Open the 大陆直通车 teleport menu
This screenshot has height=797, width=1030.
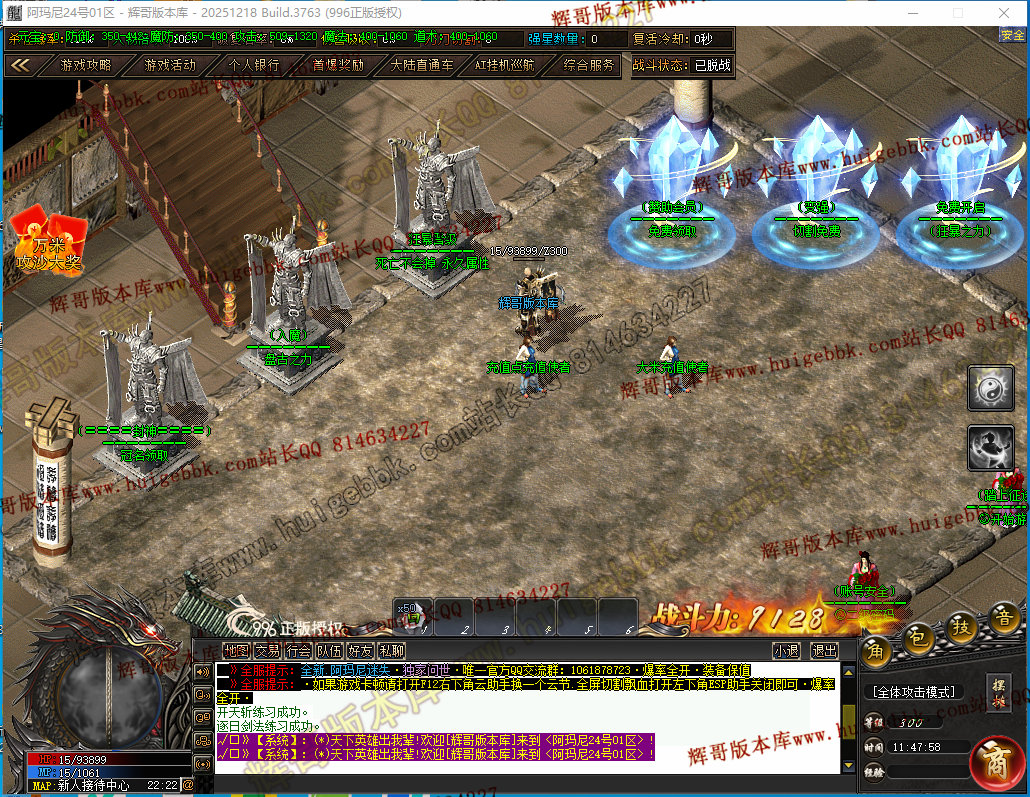(421, 65)
